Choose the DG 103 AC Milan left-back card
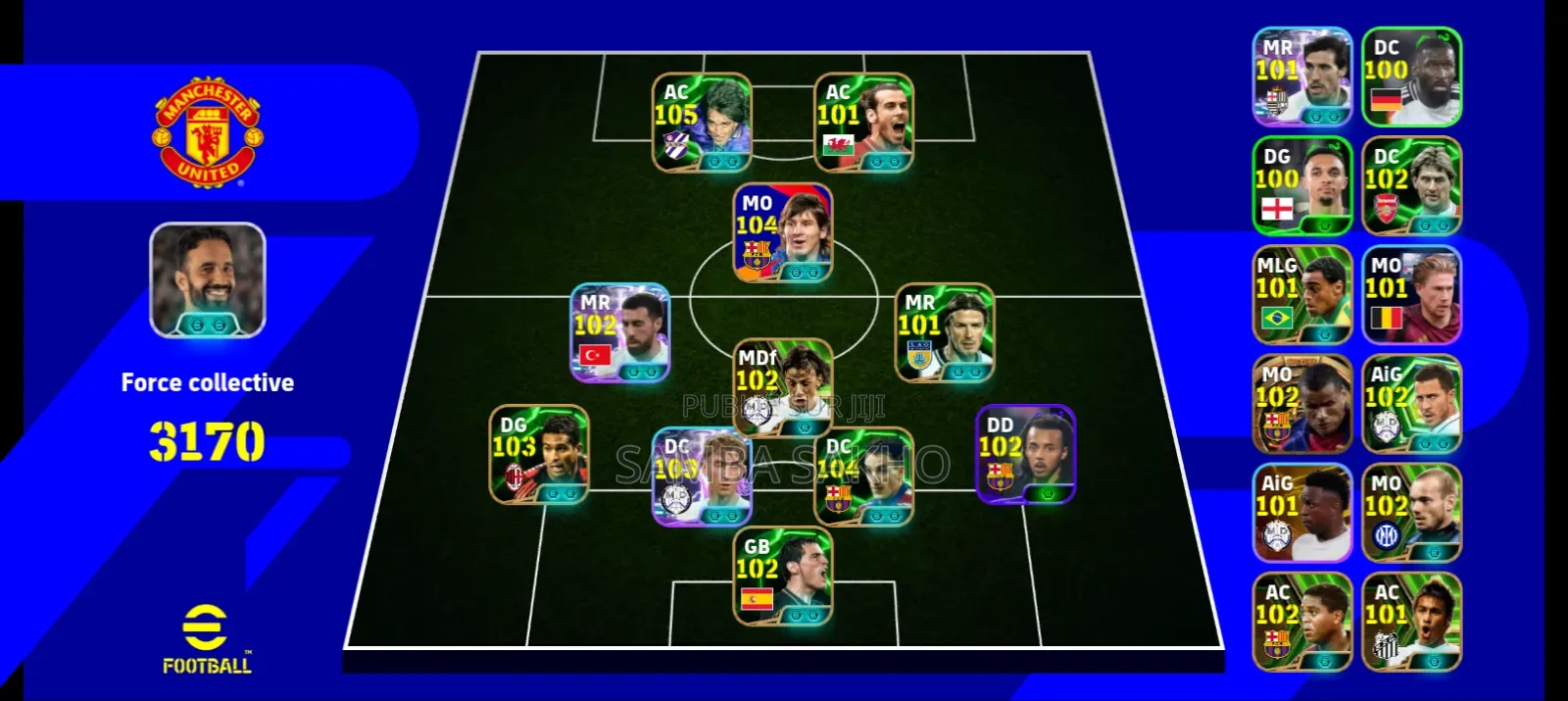1568x701 pixels. (539, 455)
